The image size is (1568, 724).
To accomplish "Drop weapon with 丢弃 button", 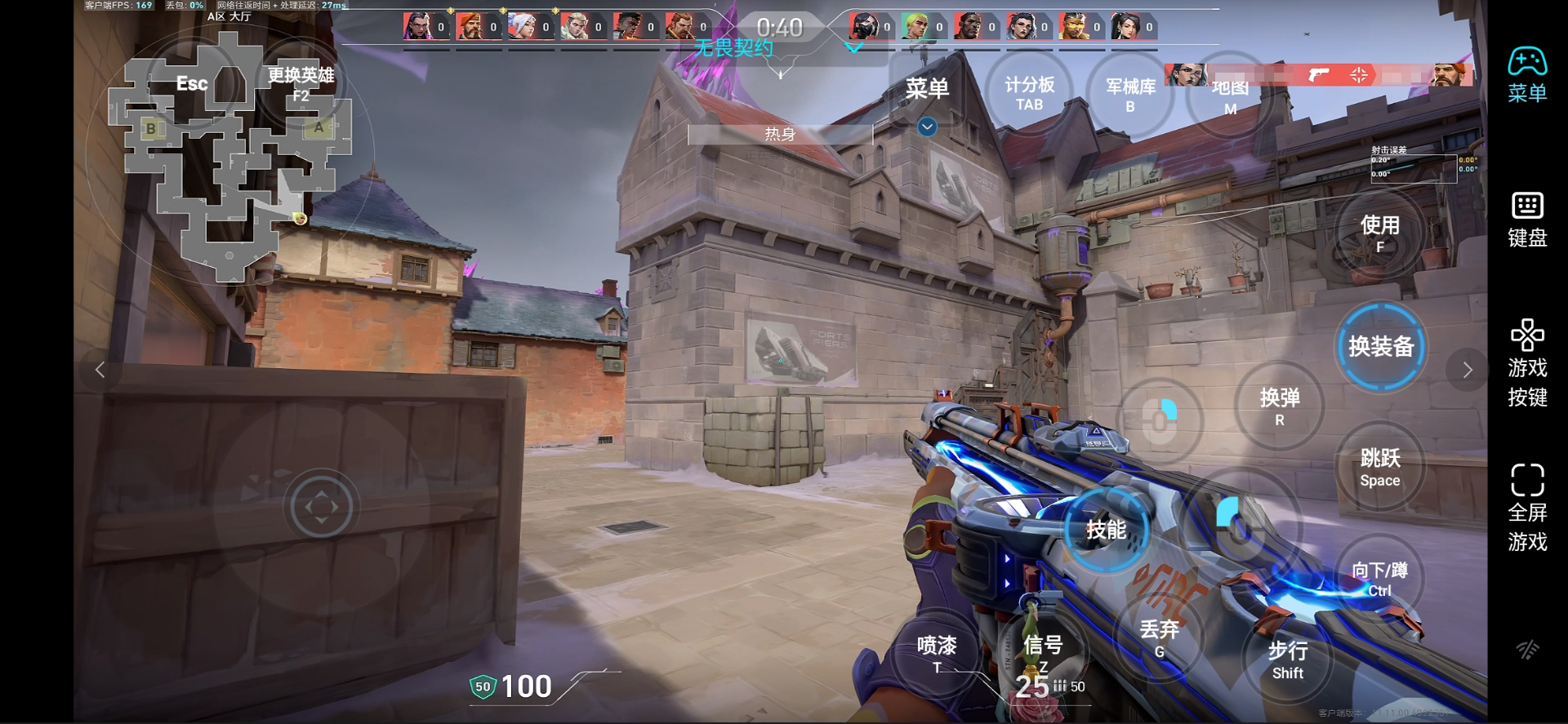I will [1160, 638].
